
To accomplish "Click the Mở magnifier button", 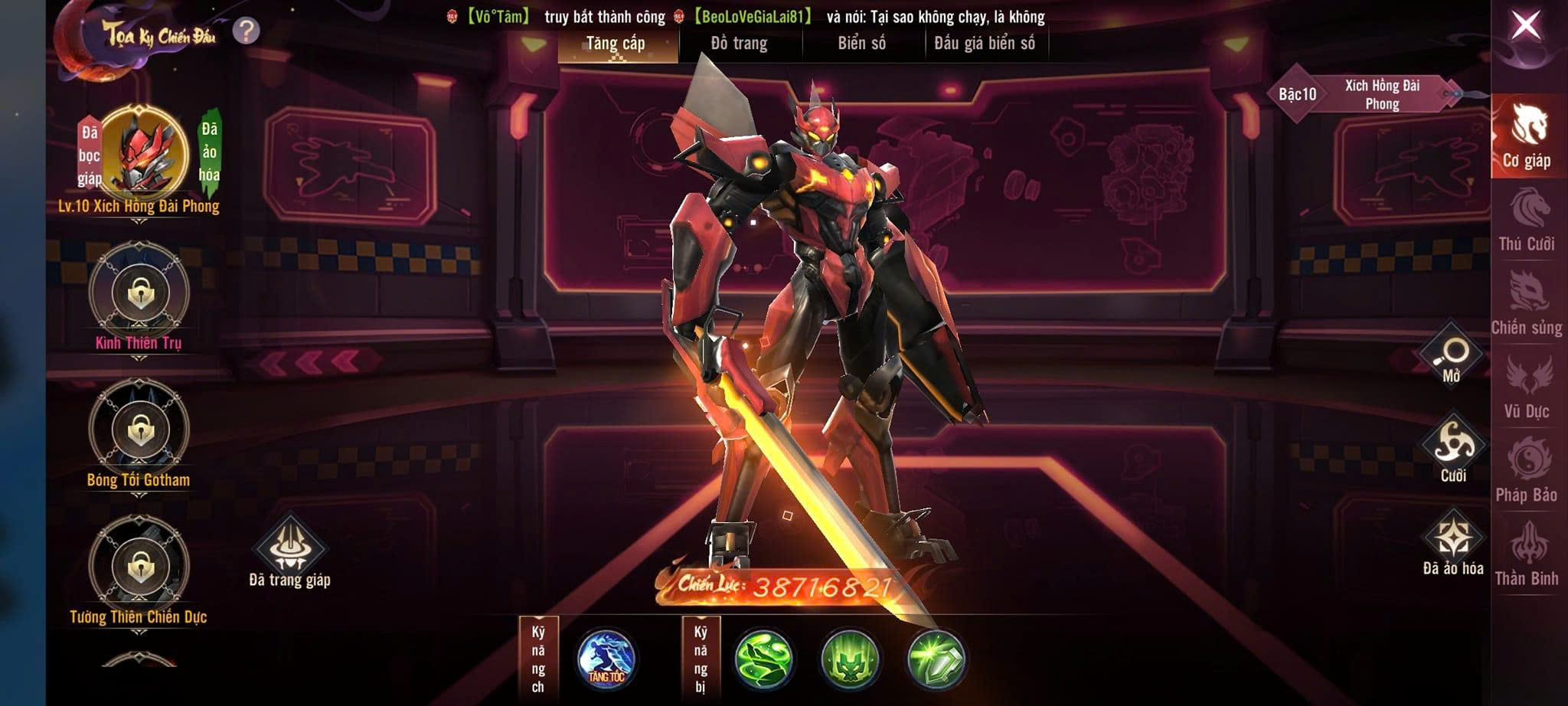I will tap(1452, 355).
